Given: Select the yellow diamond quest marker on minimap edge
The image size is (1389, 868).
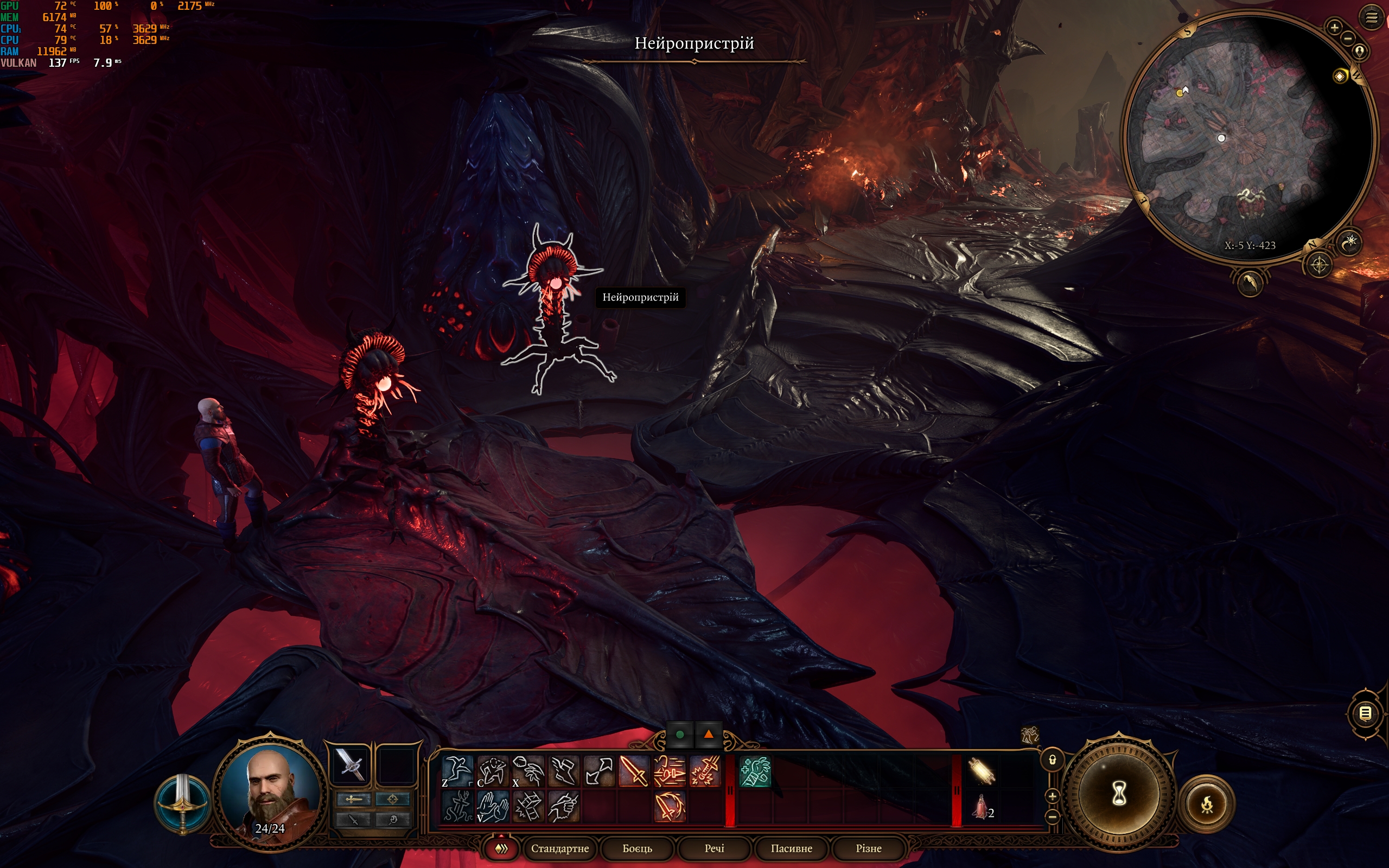Looking at the screenshot, I should (1340, 76).
